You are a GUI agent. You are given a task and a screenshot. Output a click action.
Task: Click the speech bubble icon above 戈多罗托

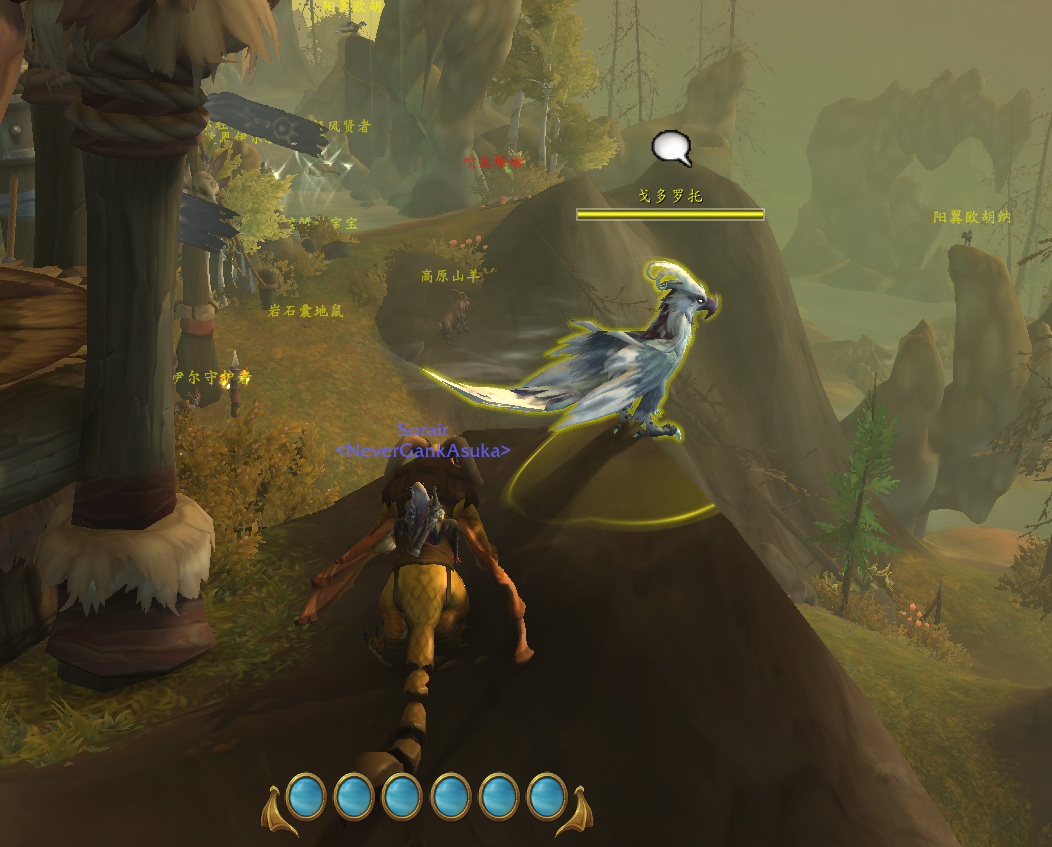(x=671, y=149)
